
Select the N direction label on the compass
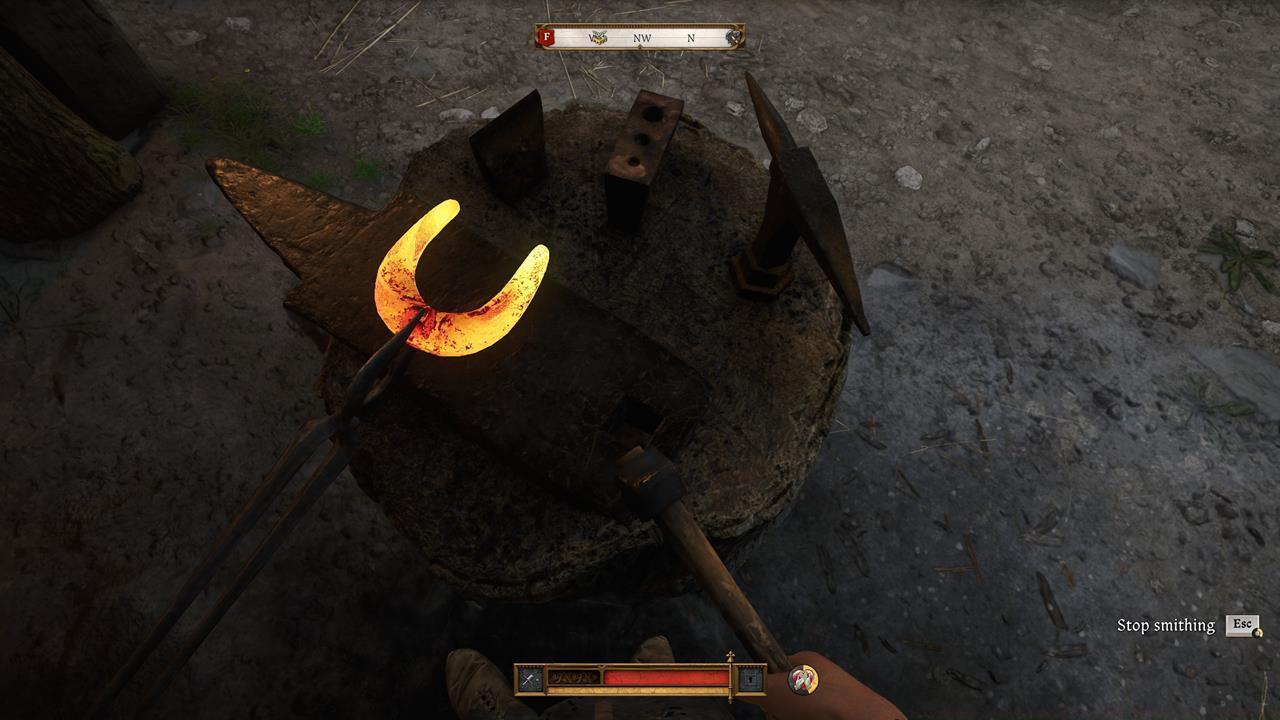pos(692,37)
